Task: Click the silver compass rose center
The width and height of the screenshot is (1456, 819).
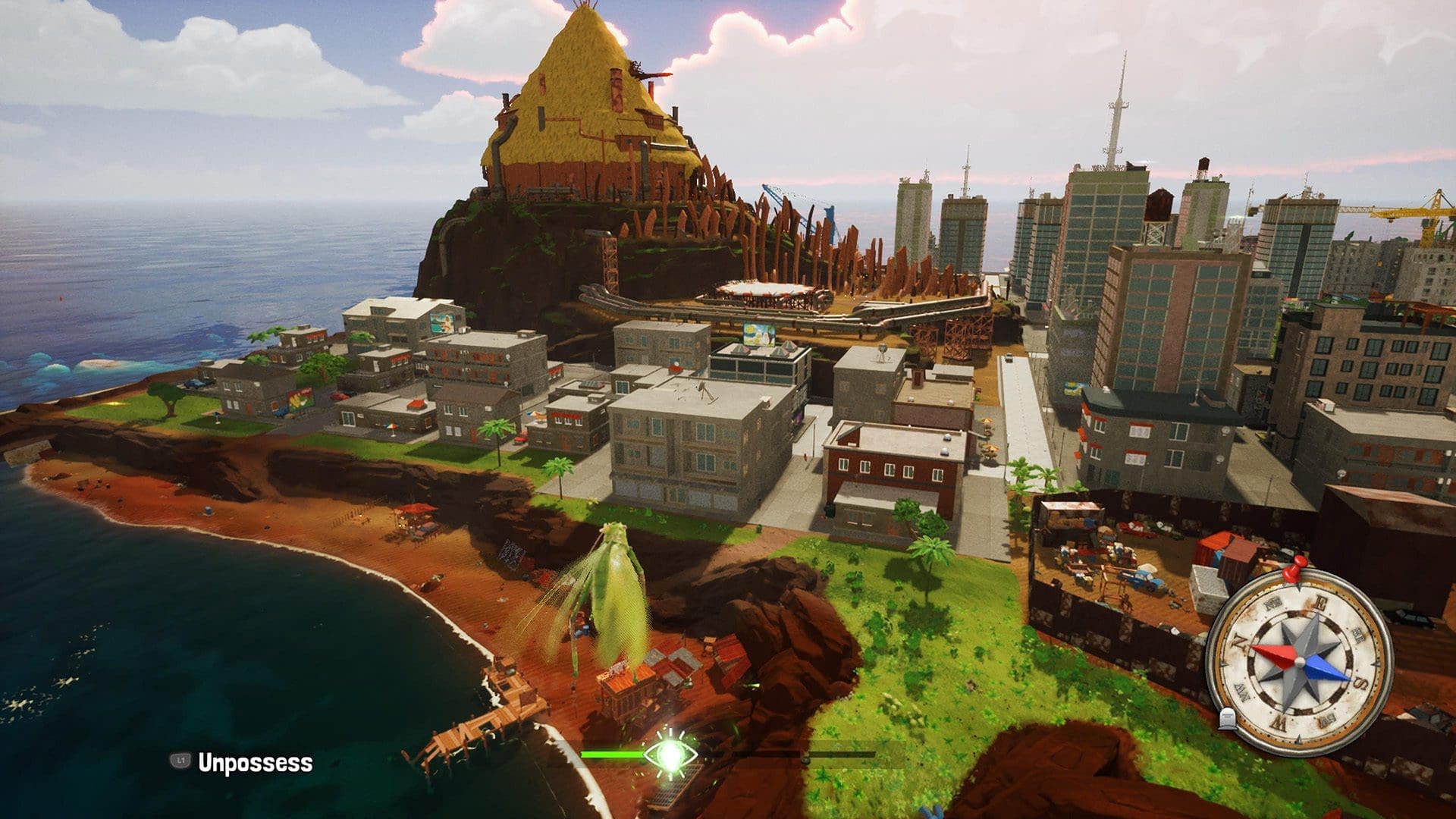Action: pyautogui.click(x=1301, y=661)
